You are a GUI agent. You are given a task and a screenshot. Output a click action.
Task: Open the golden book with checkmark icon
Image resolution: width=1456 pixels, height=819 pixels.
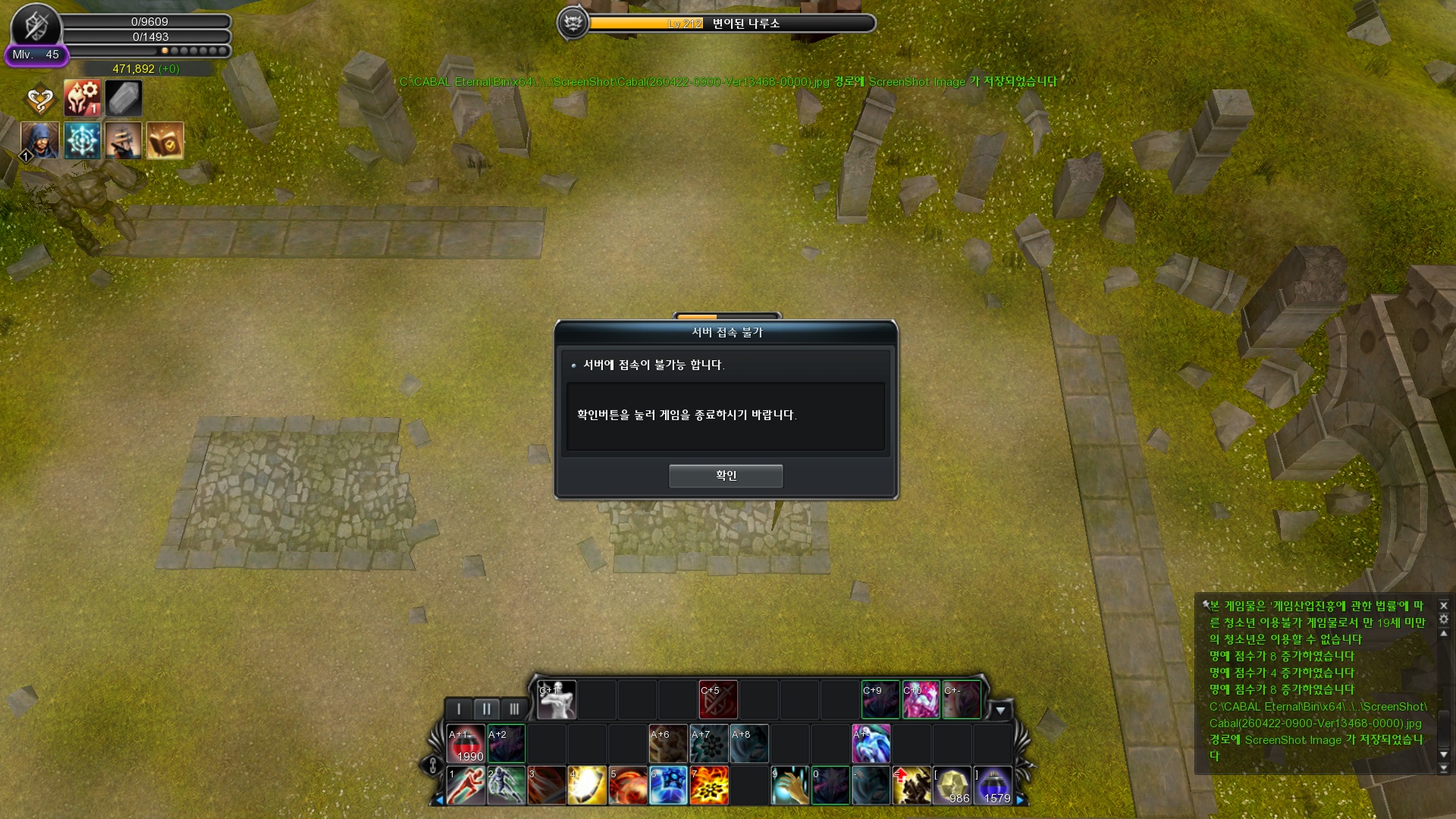(x=165, y=140)
